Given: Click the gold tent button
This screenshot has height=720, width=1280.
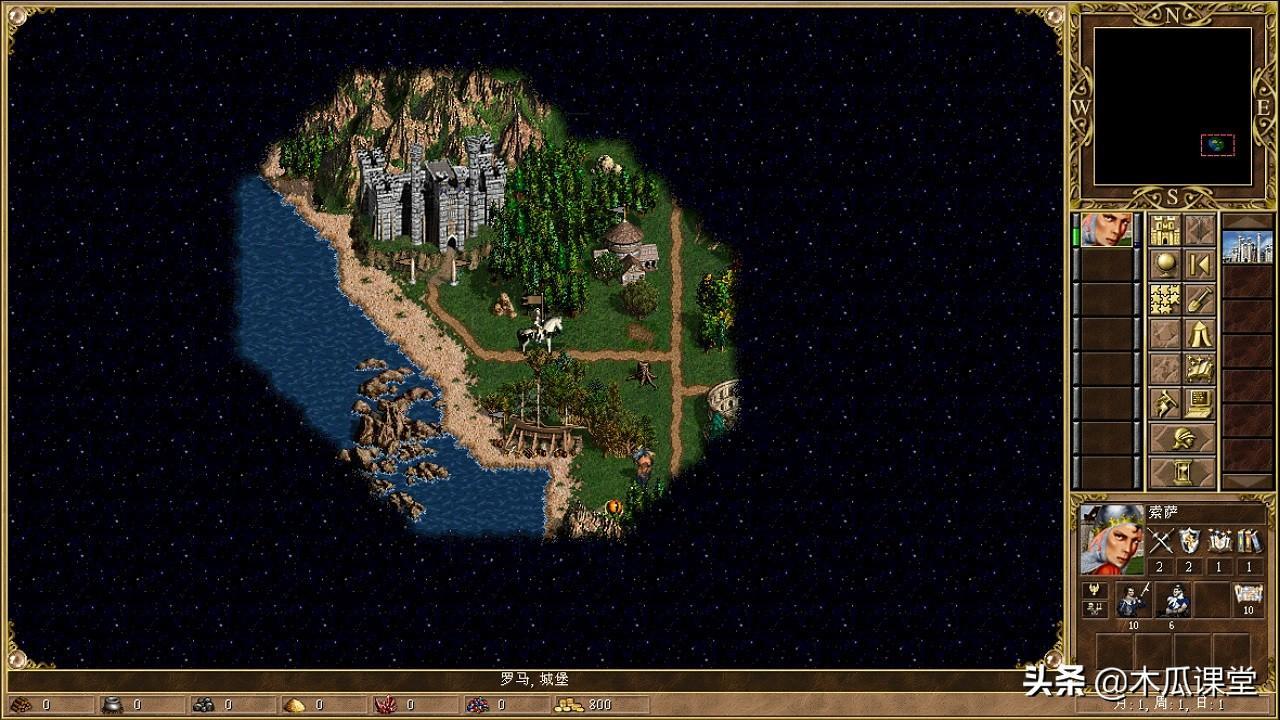Looking at the screenshot, I should (1200, 334).
